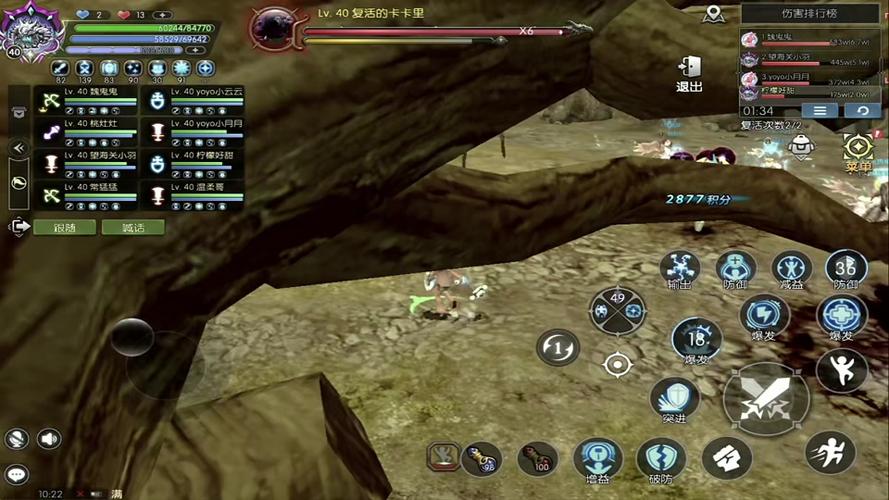Use the running figure dash button
Viewport: 889px width, 500px height.
point(830,452)
